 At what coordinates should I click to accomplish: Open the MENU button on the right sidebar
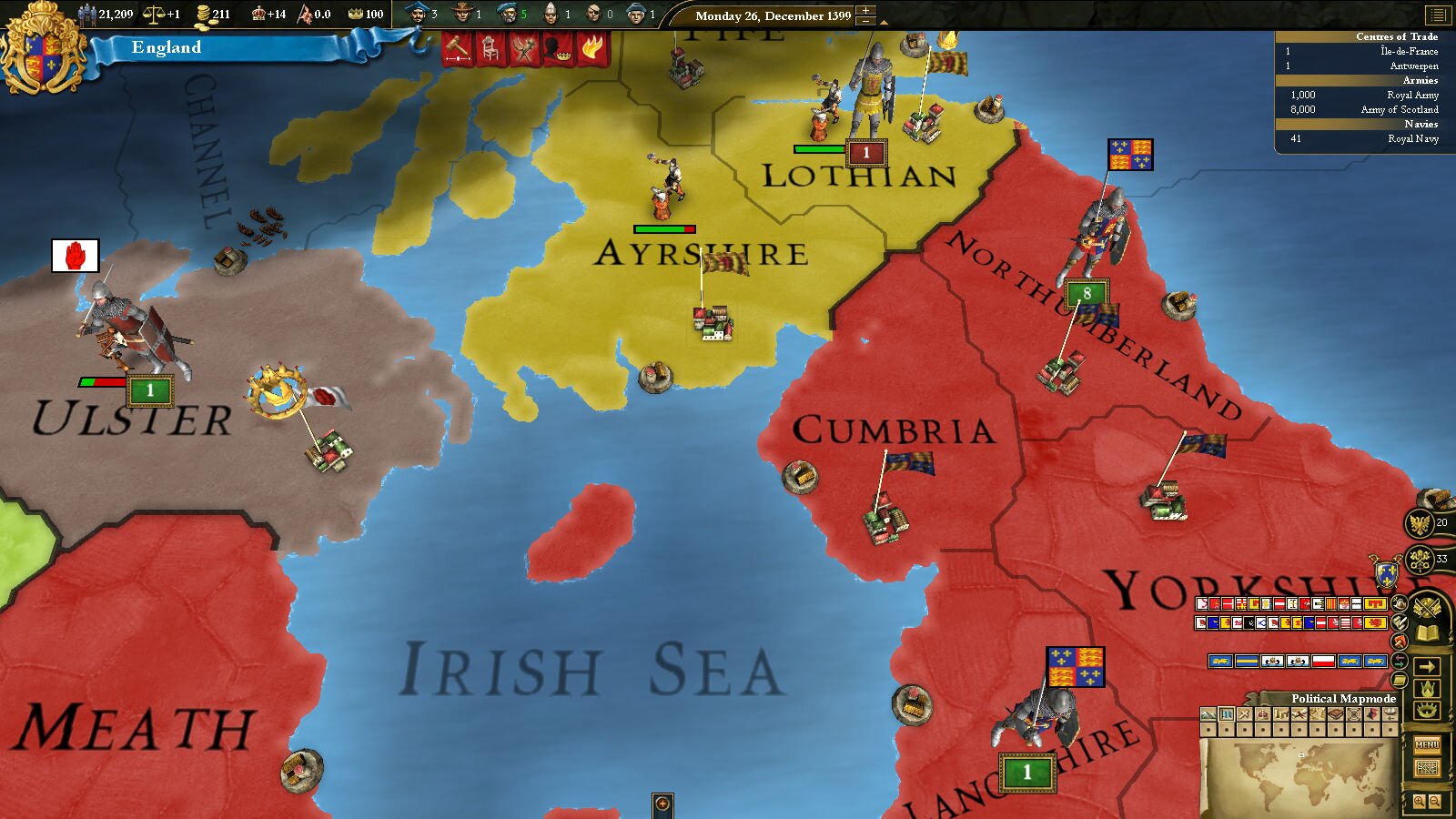coord(1427,743)
